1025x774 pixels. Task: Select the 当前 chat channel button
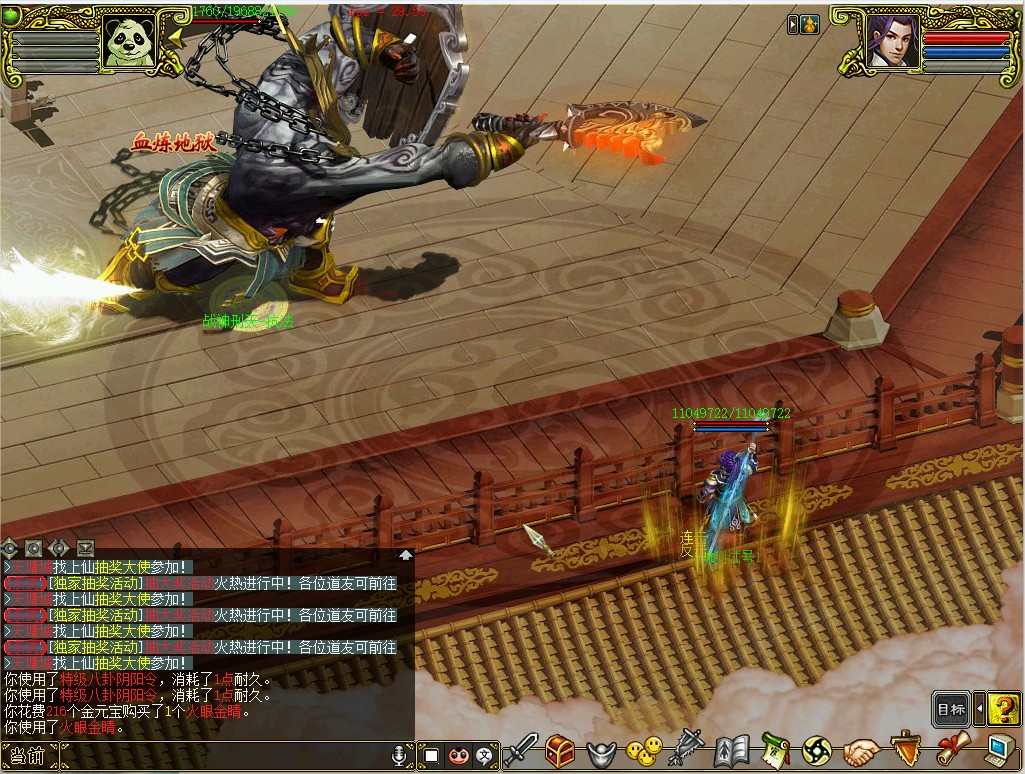pos(28,755)
